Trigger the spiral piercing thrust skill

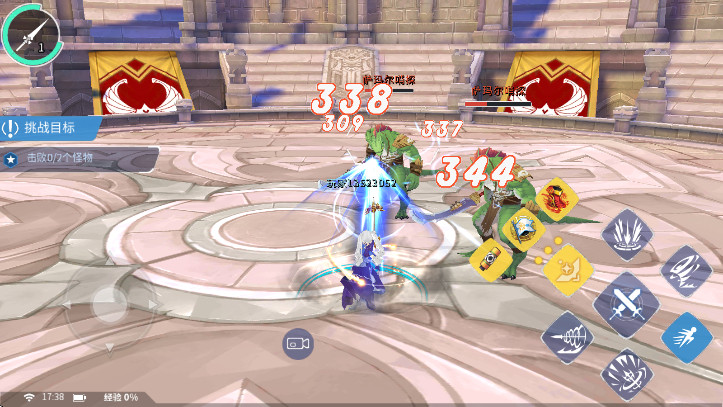coord(567,337)
